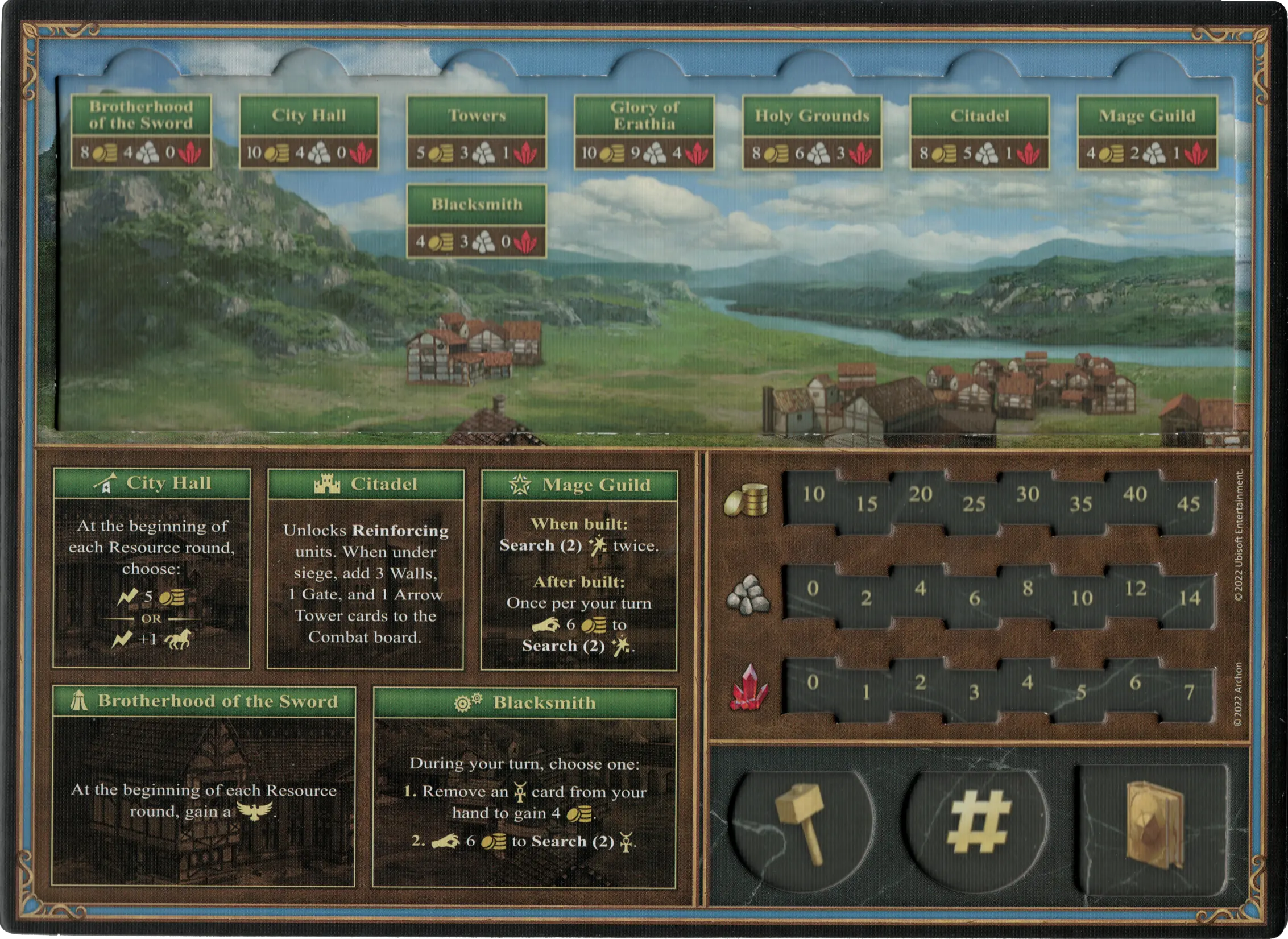The height and width of the screenshot is (939, 1288).
Task: Pick the Towers building tile
Action: point(477,132)
